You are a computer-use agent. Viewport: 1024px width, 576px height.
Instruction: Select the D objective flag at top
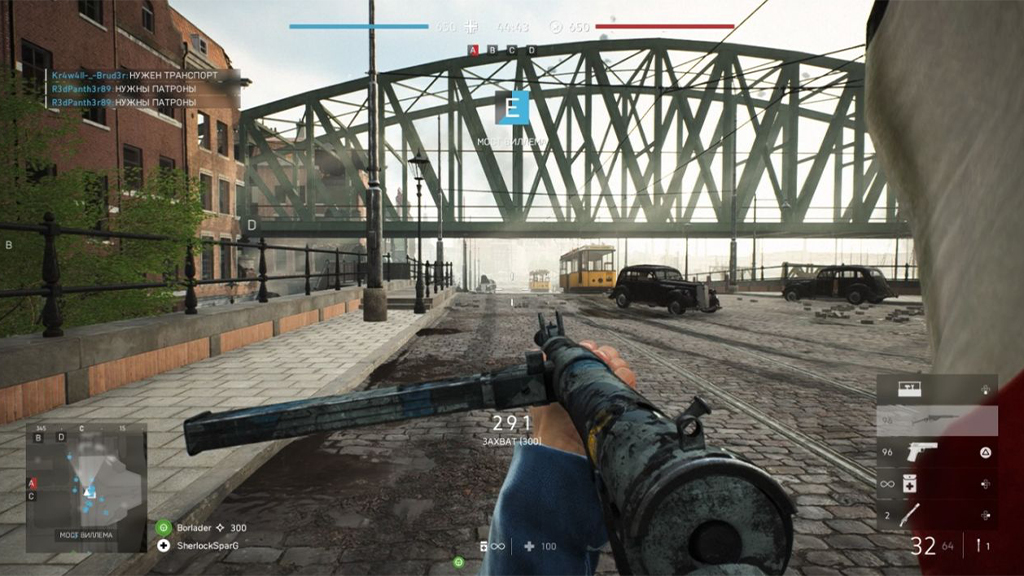pos(531,50)
